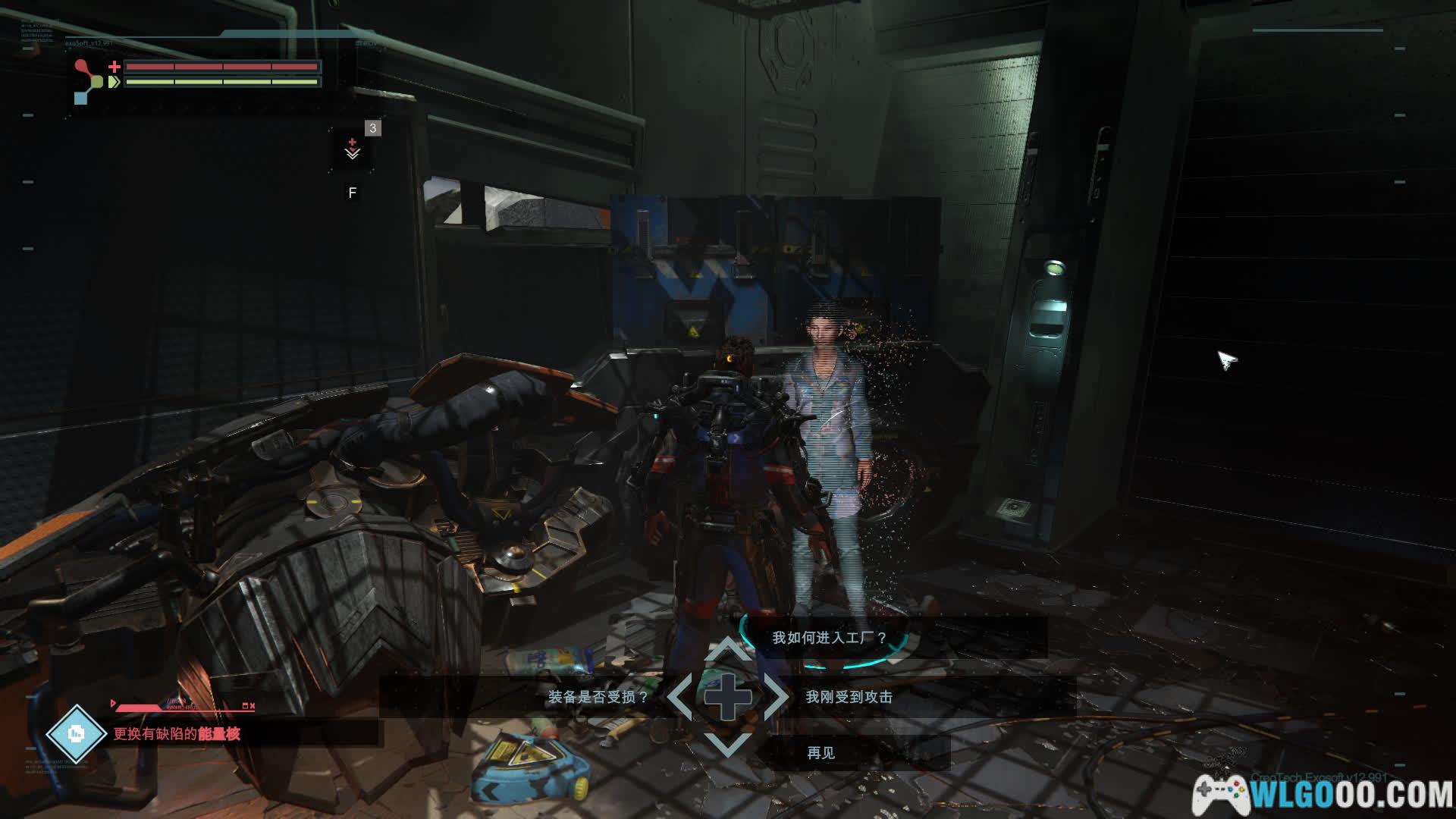End the conversation with 再见
The width and height of the screenshot is (1456, 819).
821,752
